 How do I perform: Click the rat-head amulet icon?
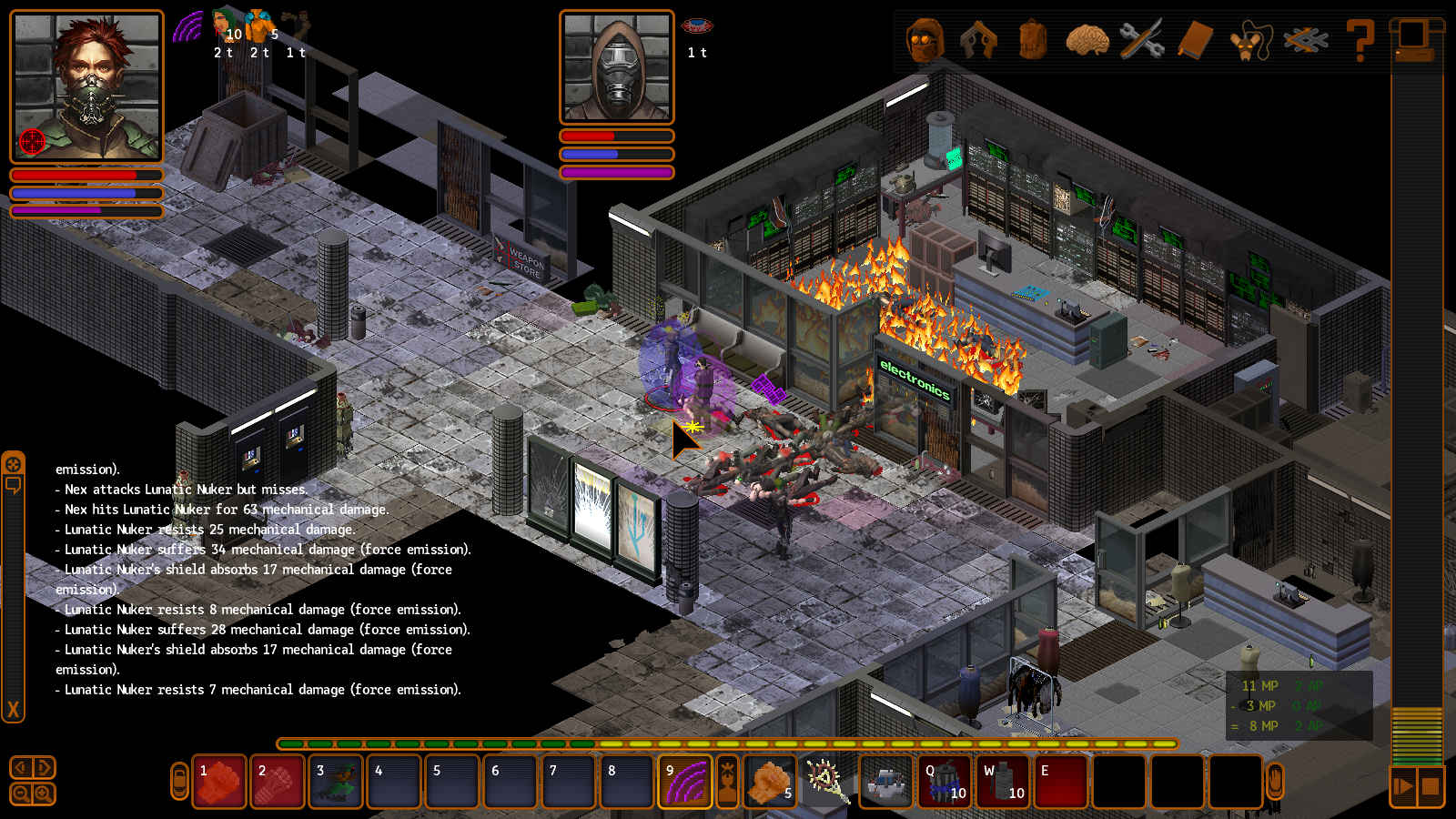pyautogui.click(x=1250, y=41)
